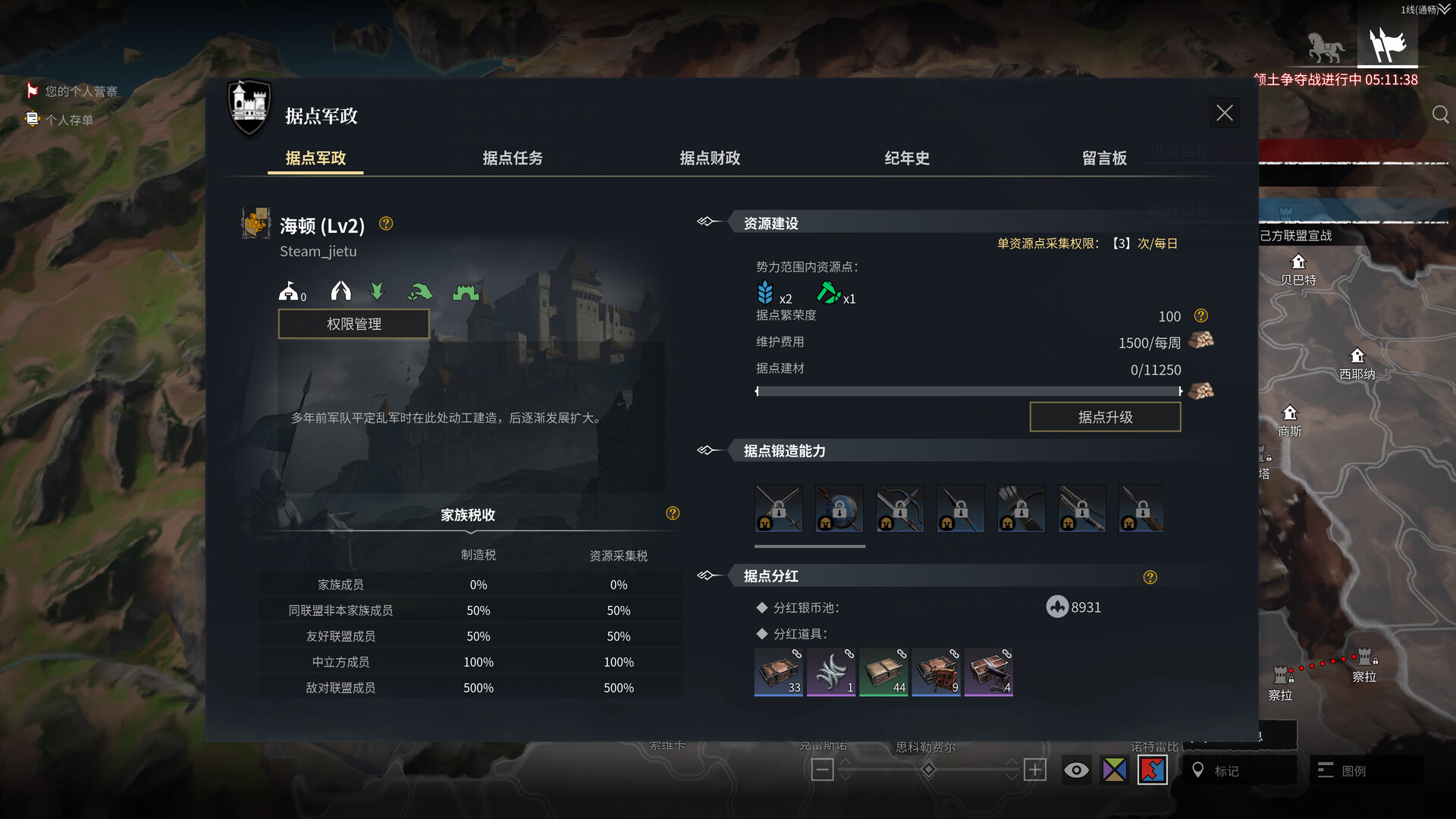Click the search magnifier at top right
Viewport: 1456px width, 819px height.
1440,115
